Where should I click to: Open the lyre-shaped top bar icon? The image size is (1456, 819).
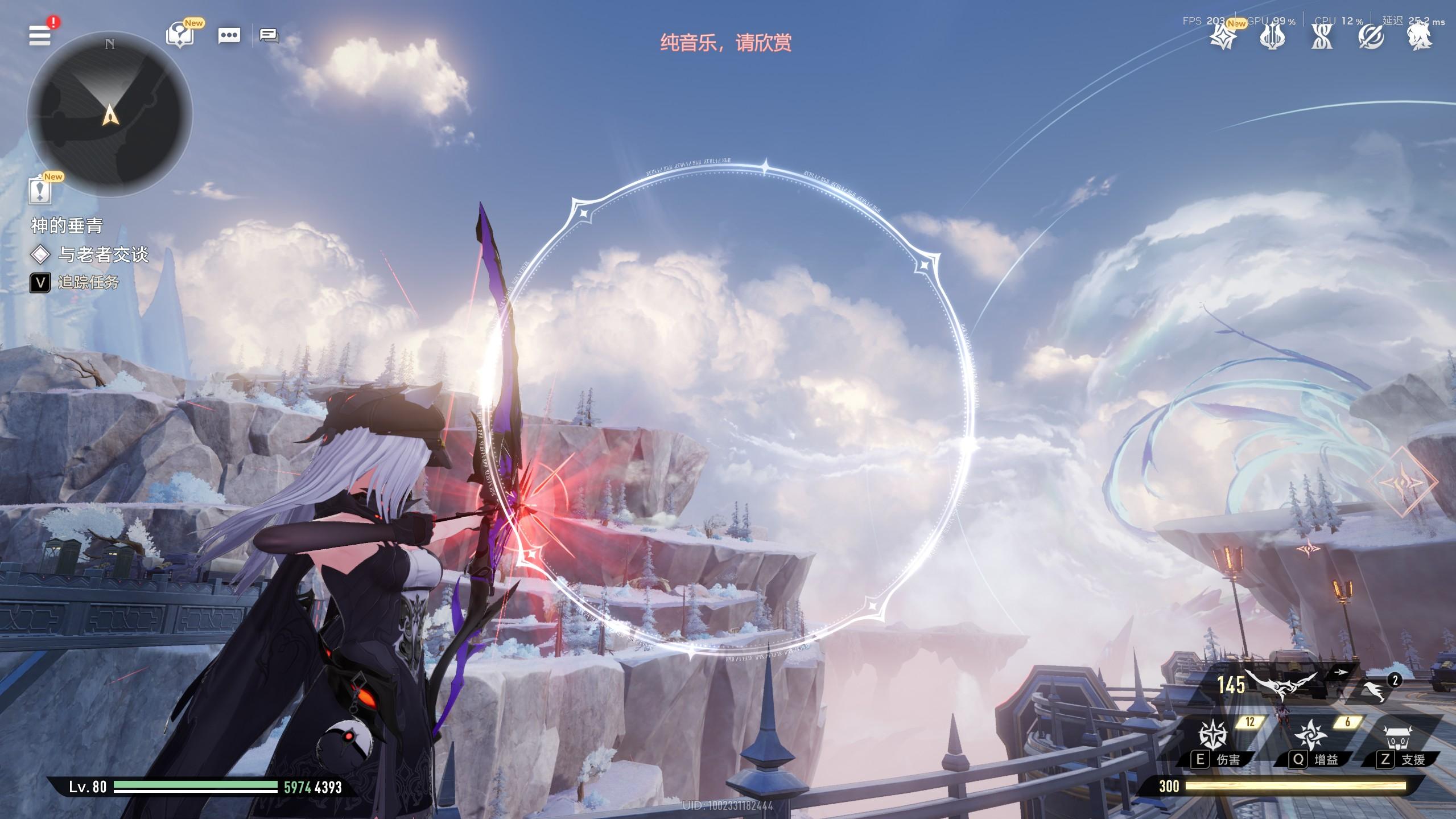tap(1272, 38)
